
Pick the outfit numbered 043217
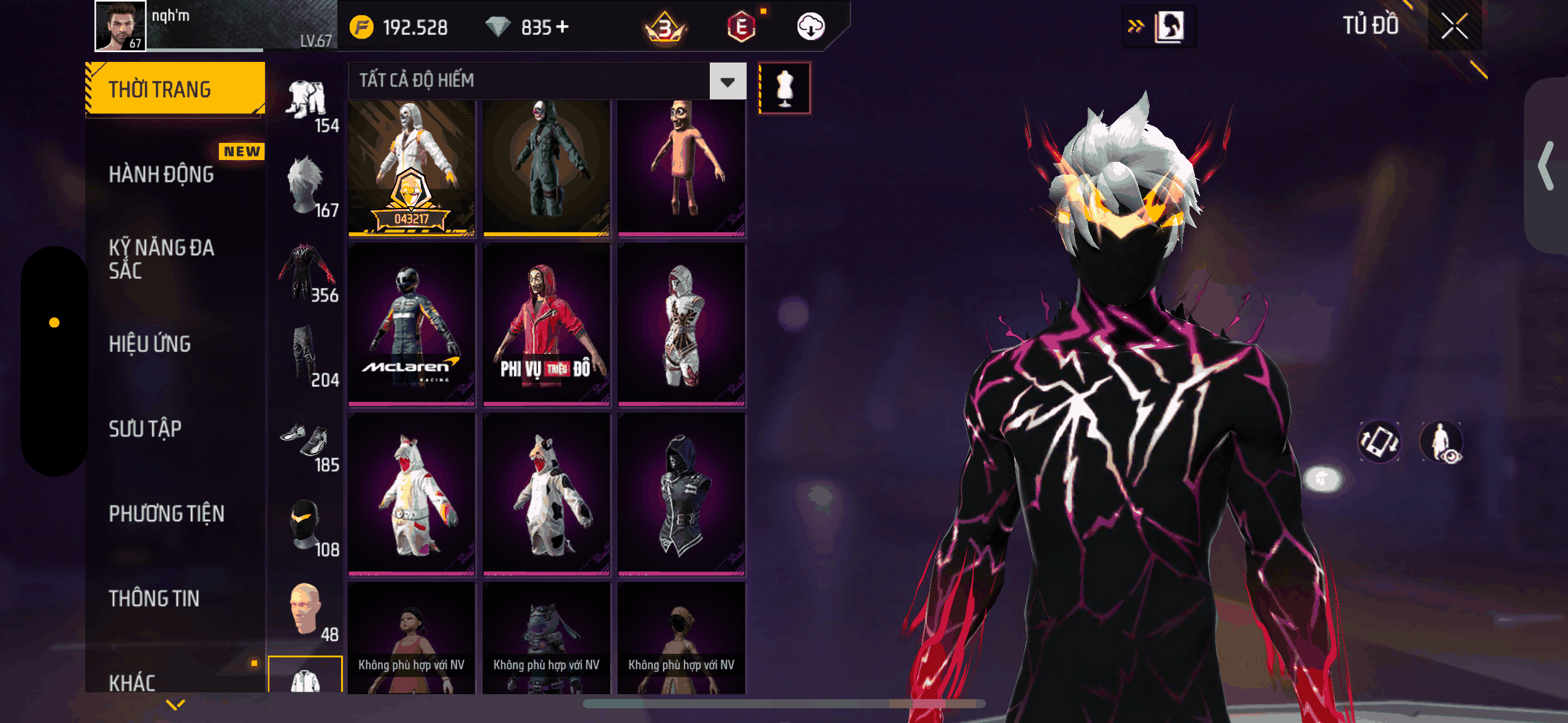coord(412,168)
